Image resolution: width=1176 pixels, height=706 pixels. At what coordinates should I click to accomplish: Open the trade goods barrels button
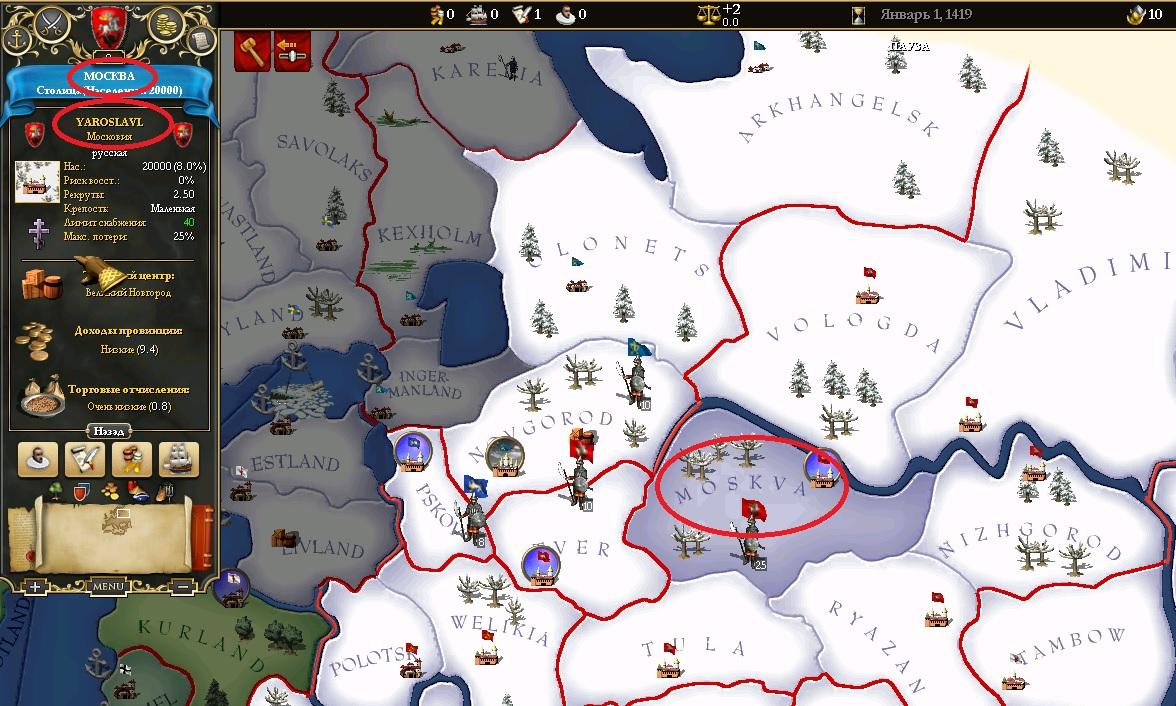point(132,459)
